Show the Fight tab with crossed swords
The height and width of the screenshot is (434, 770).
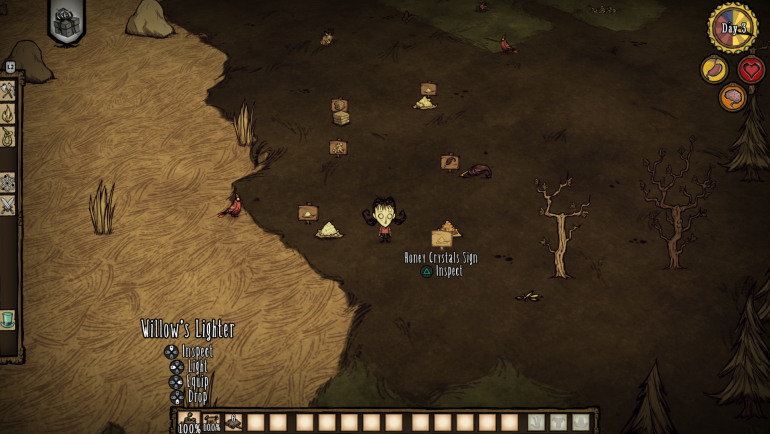pos(8,205)
